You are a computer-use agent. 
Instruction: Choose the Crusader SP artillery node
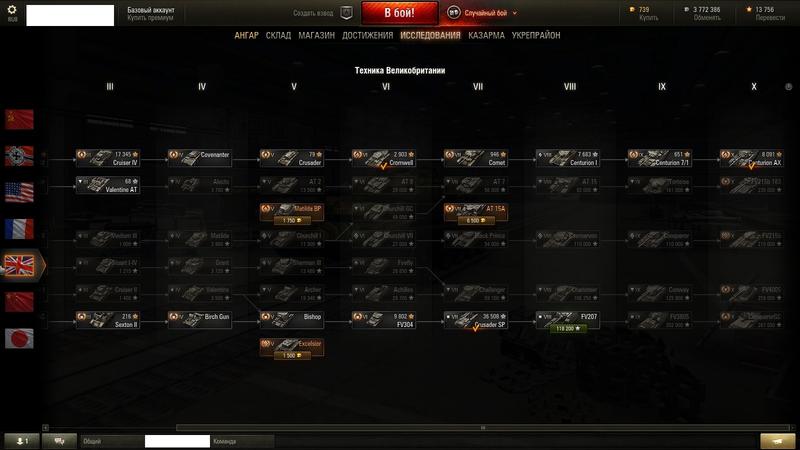click(475, 320)
